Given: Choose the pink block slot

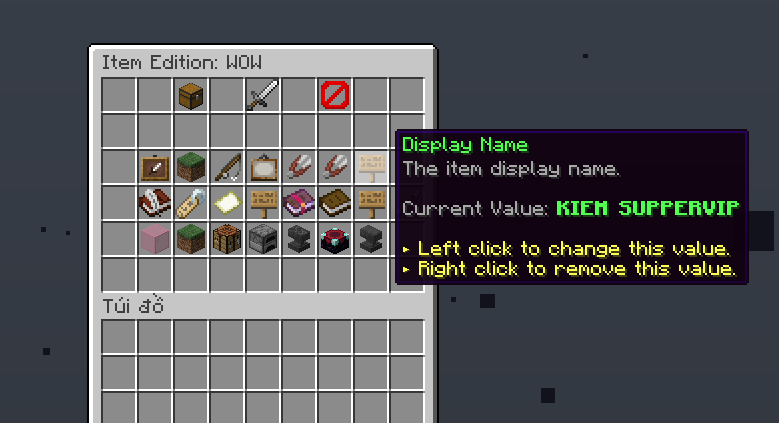Looking at the screenshot, I should click(155, 239).
